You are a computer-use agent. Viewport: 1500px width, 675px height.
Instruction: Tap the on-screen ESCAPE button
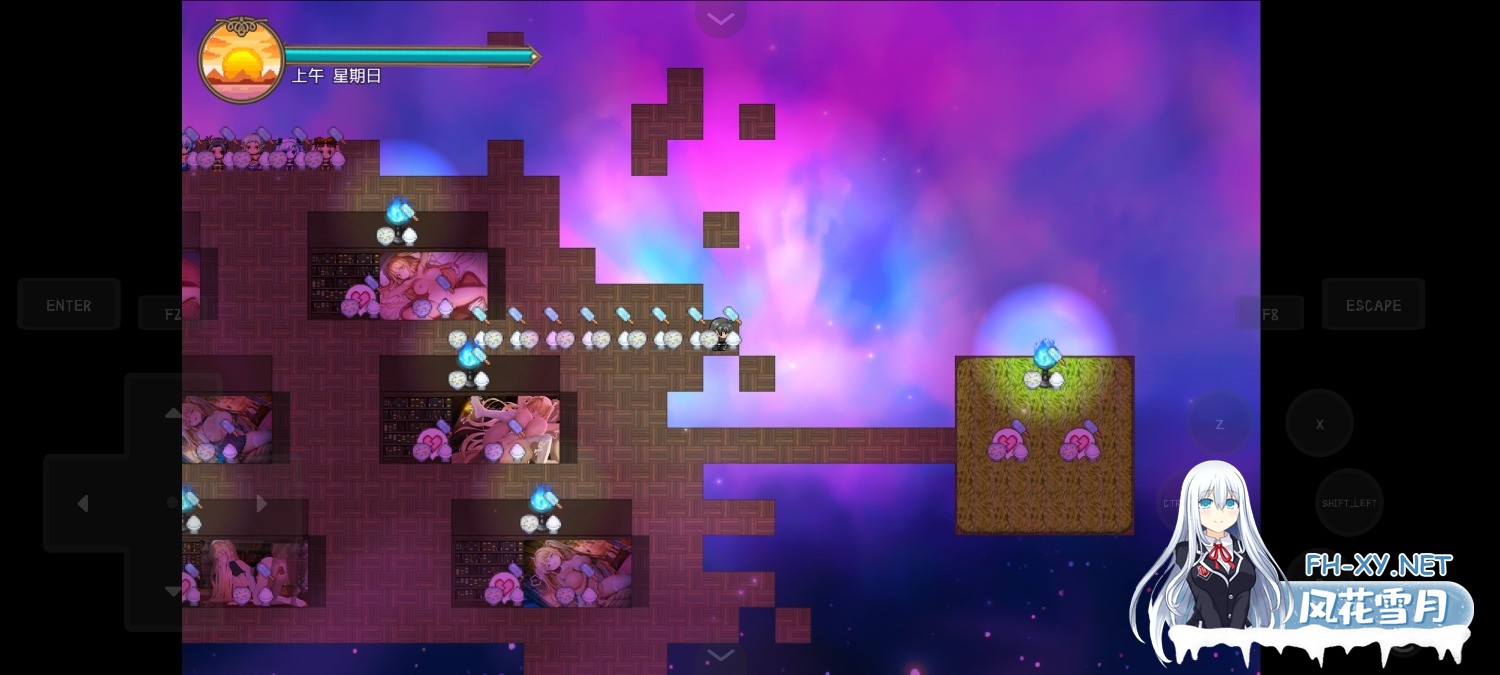1372,305
